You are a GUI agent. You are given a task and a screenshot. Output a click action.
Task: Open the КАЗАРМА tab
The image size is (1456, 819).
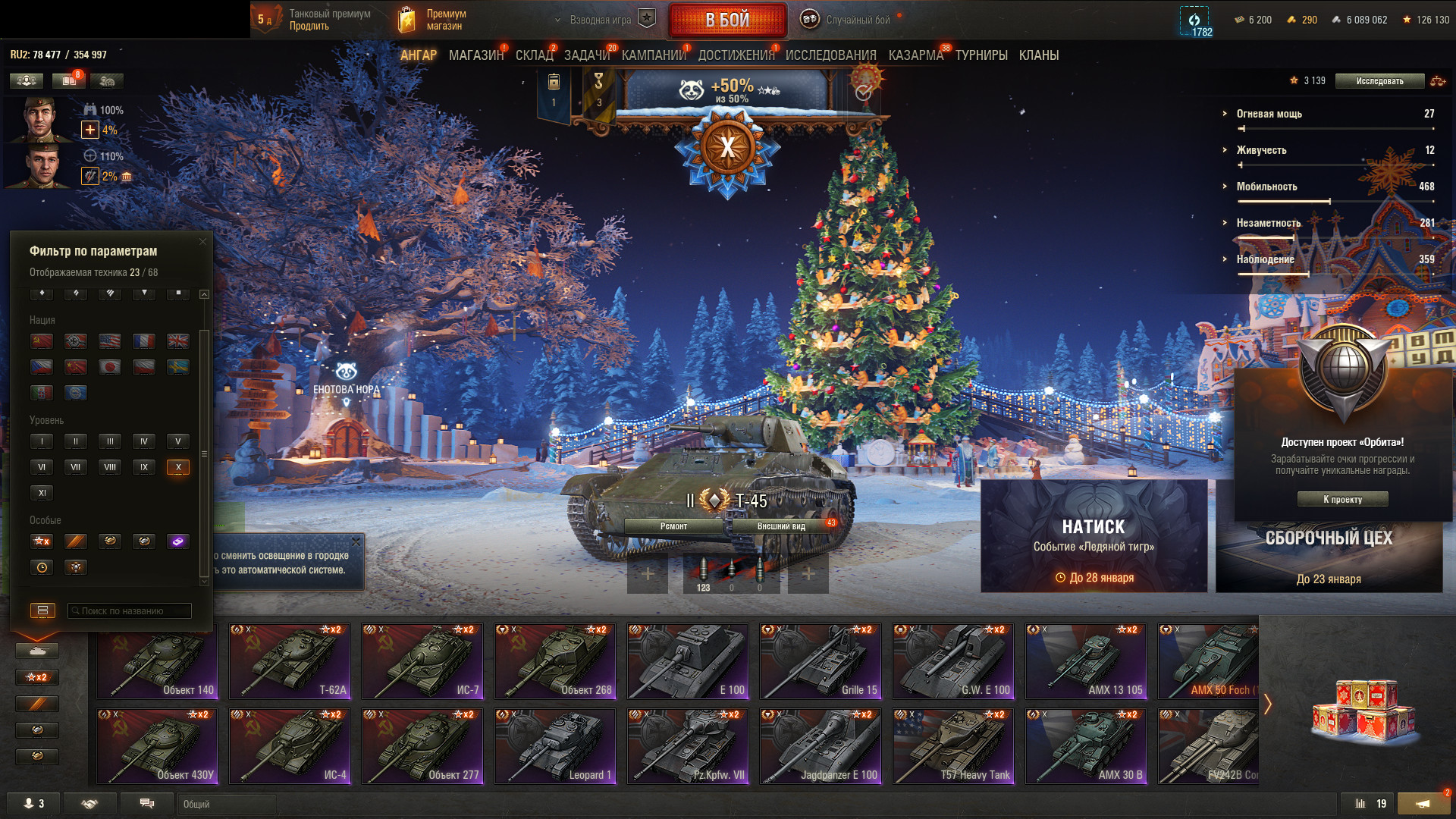click(x=915, y=55)
